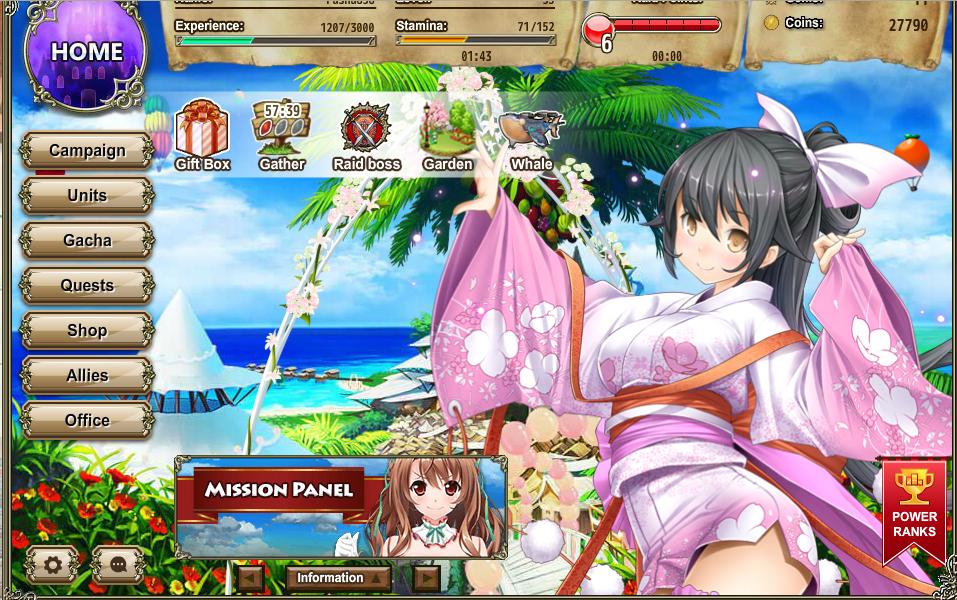
Task: Click the right arrow beside Information
Action: pos(426,578)
